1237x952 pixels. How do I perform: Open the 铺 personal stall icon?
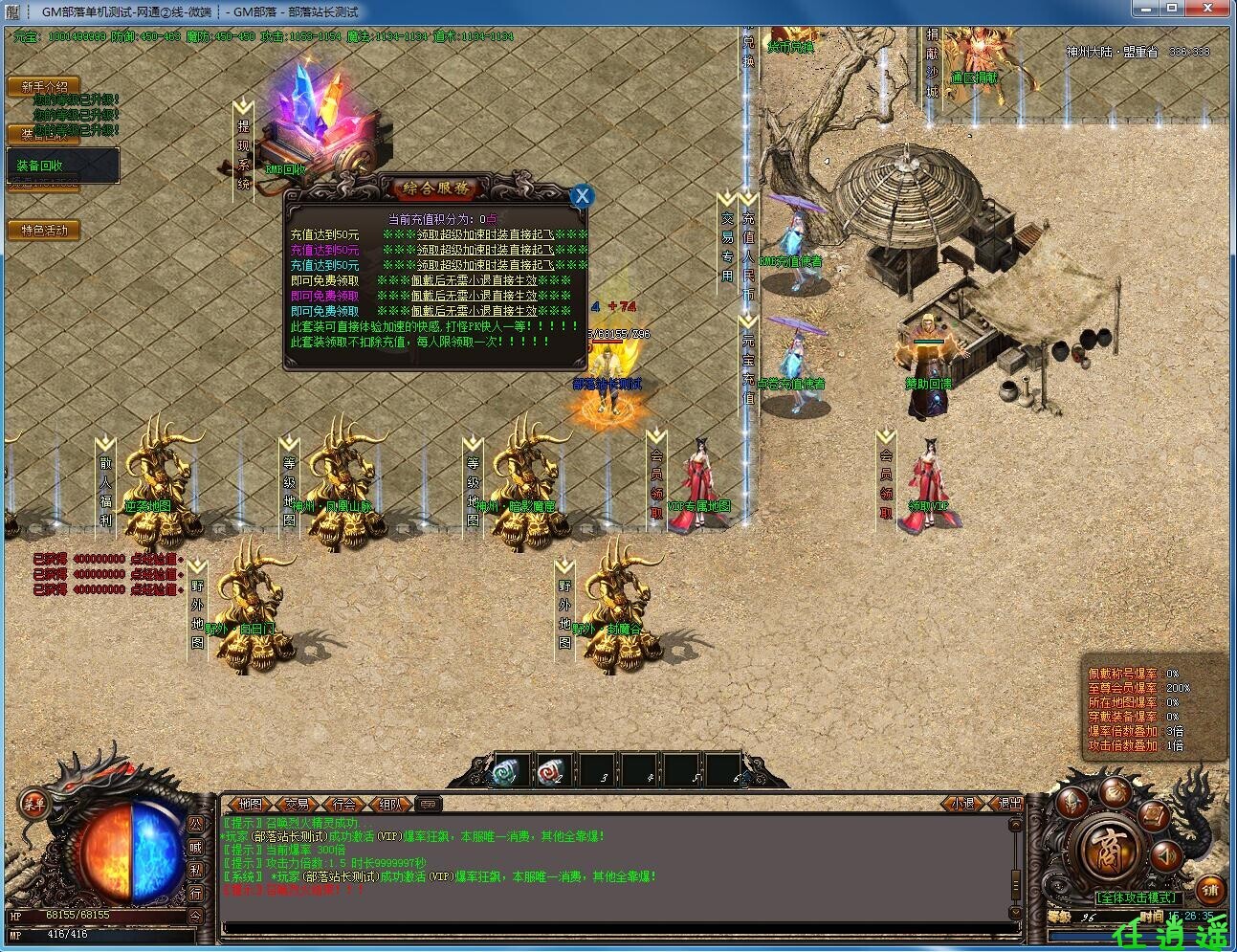click(x=1208, y=890)
